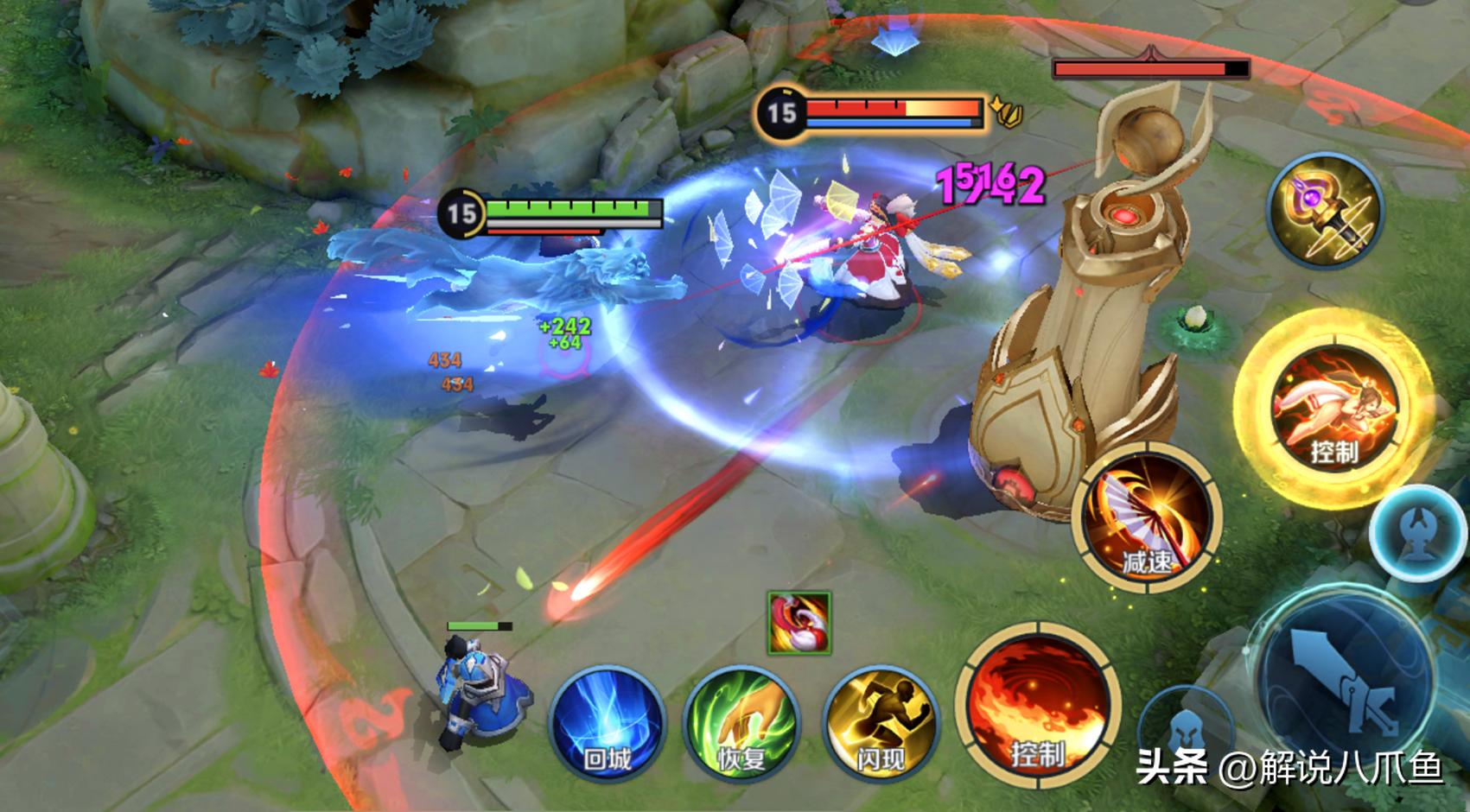Use the flaming fan 减速 skill
This screenshot has width=1470, height=812.
1146,517
